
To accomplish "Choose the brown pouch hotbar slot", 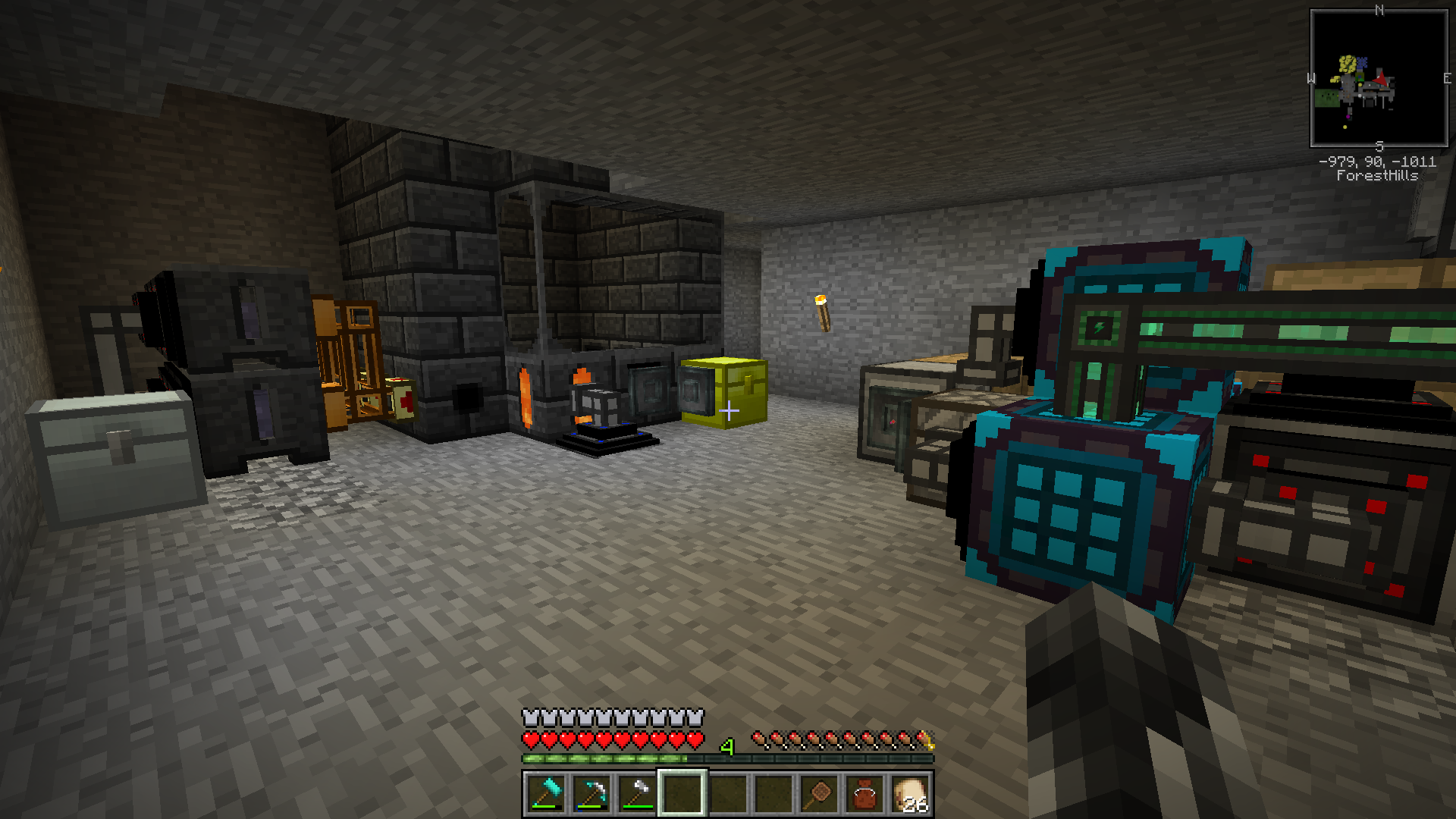I will tap(864, 793).
